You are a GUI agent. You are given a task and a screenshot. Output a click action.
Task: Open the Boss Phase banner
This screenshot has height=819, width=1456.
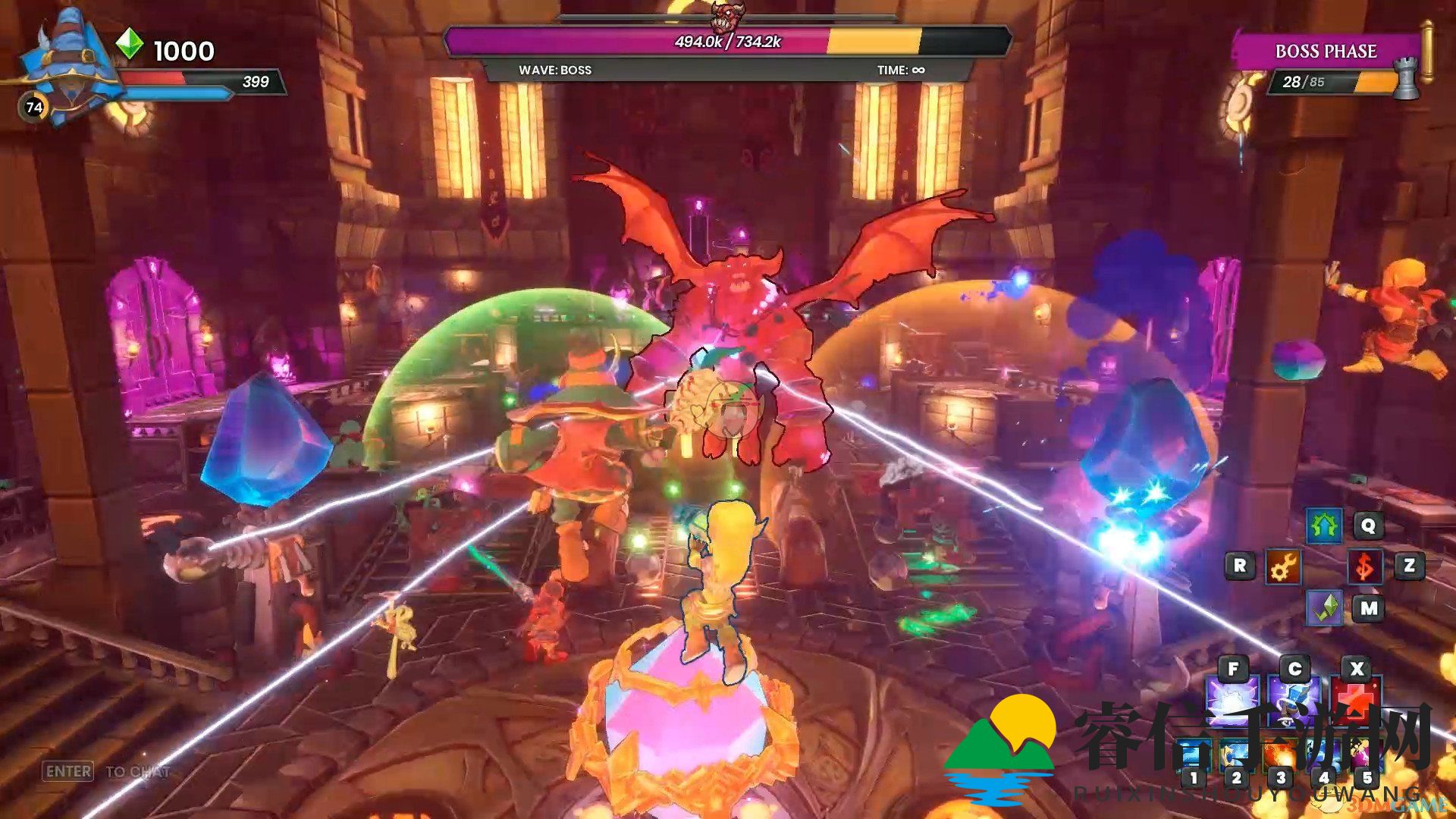click(x=1326, y=52)
